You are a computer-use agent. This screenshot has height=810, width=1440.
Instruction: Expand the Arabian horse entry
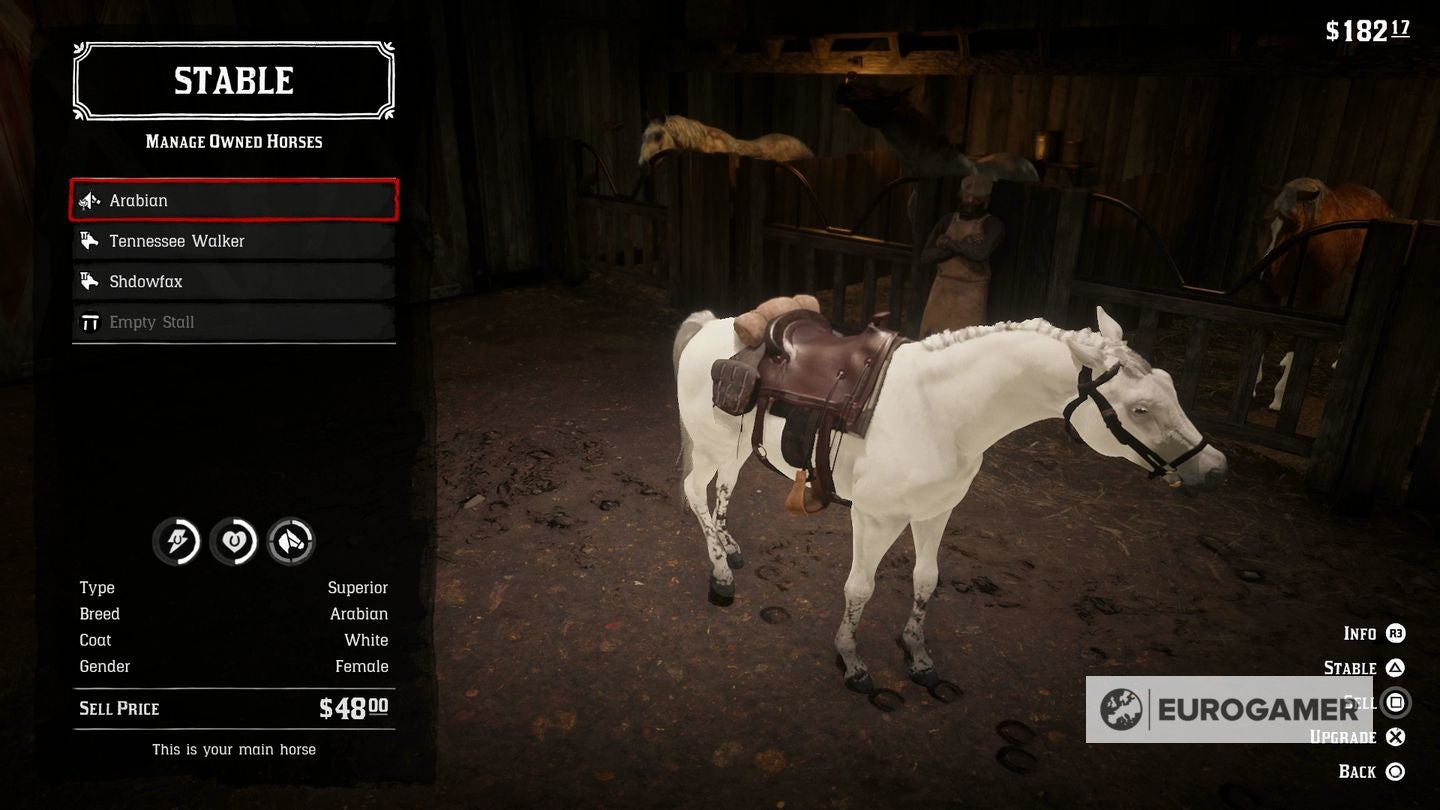click(x=233, y=200)
